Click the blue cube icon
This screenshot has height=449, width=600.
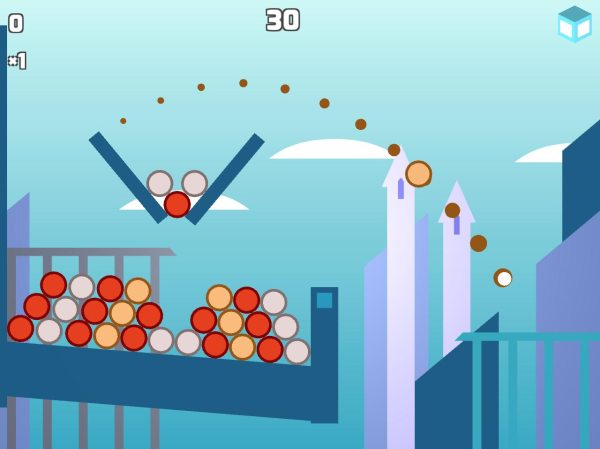coord(575,24)
